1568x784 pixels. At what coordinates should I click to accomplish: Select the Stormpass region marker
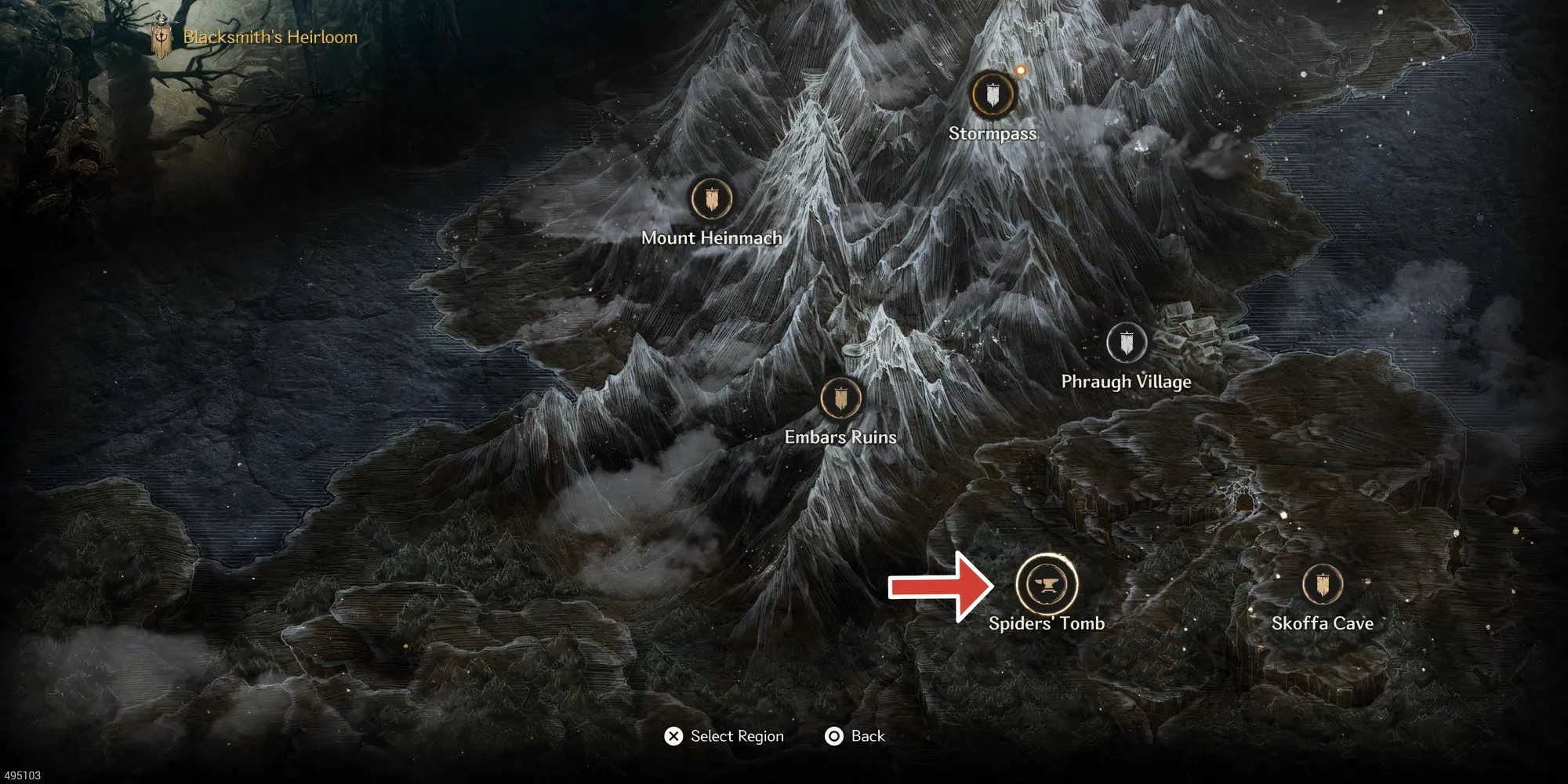(x=992, y=94)
